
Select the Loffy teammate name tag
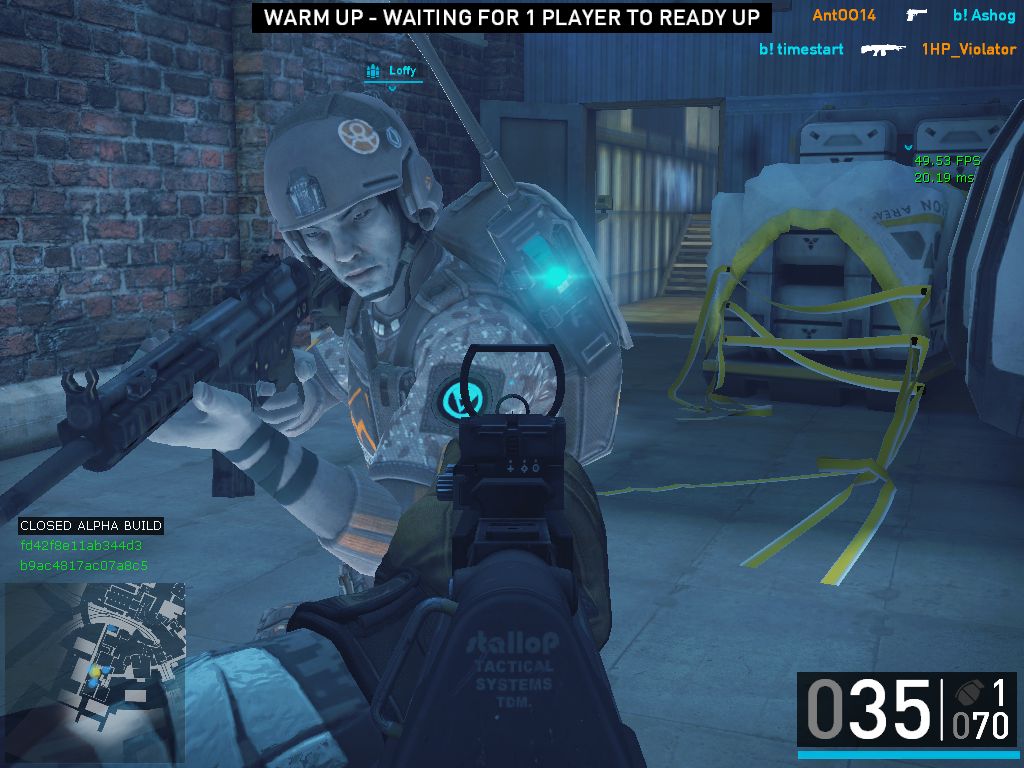click(x=402, y=71)
